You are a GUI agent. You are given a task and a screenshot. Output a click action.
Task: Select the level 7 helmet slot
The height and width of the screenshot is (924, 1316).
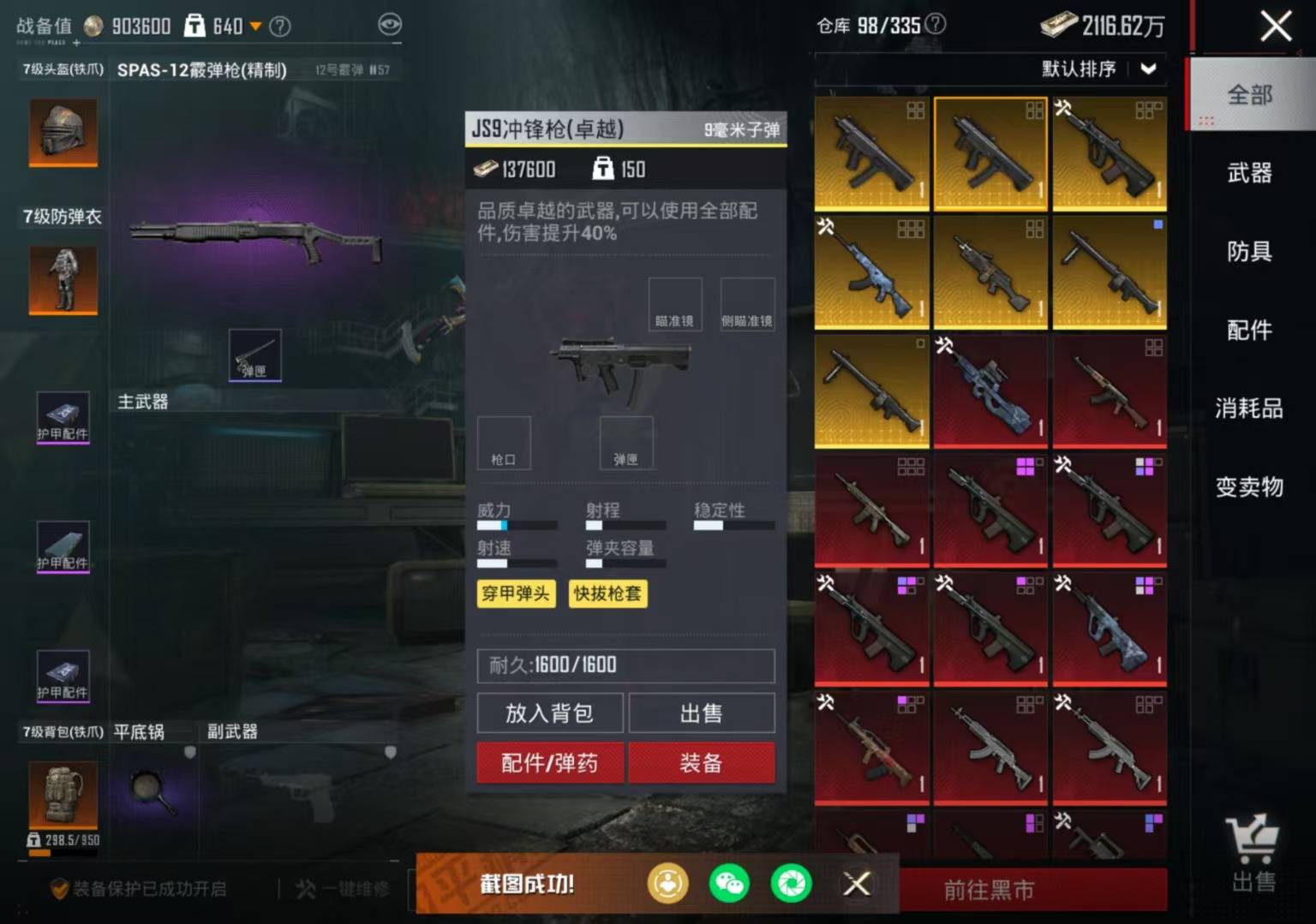(x=63, y=132)
